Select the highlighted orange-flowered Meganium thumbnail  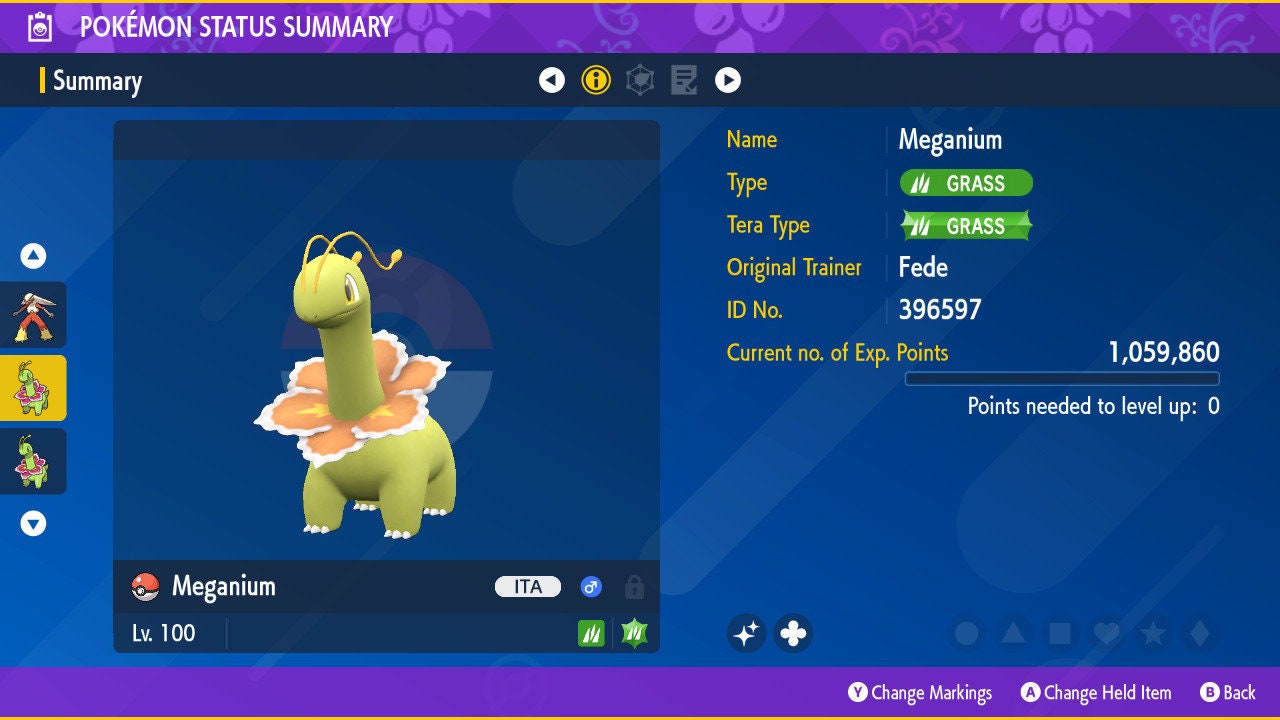(33, 388)
